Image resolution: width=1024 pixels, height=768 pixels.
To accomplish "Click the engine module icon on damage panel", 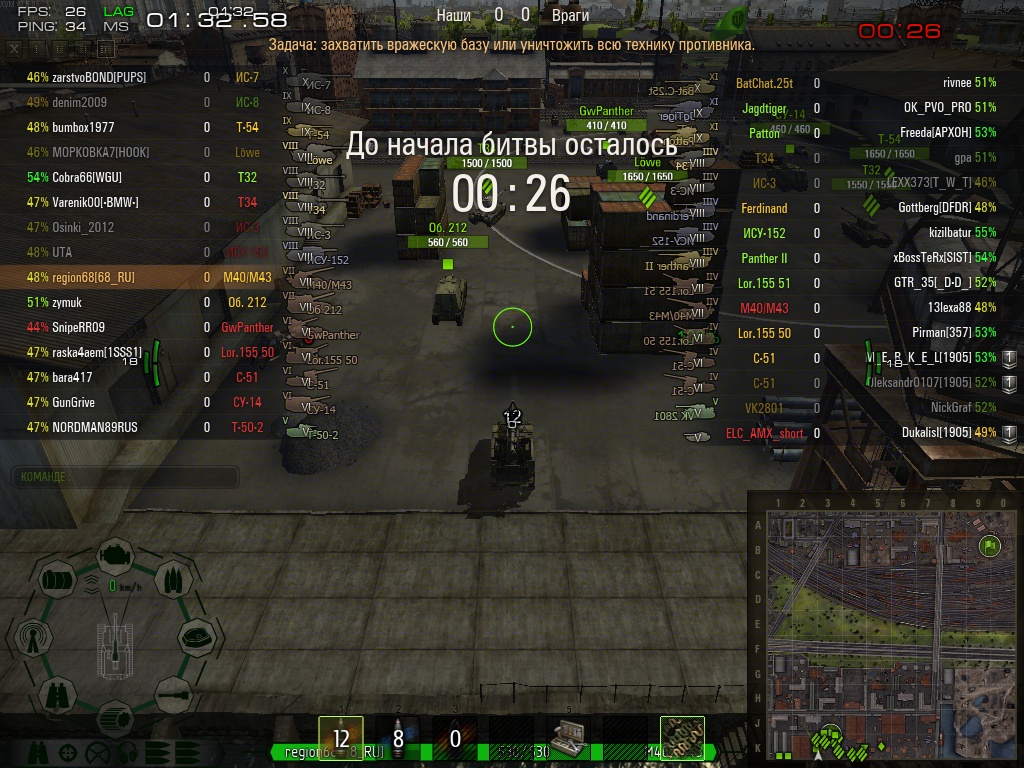I will (x=116, y=553).
